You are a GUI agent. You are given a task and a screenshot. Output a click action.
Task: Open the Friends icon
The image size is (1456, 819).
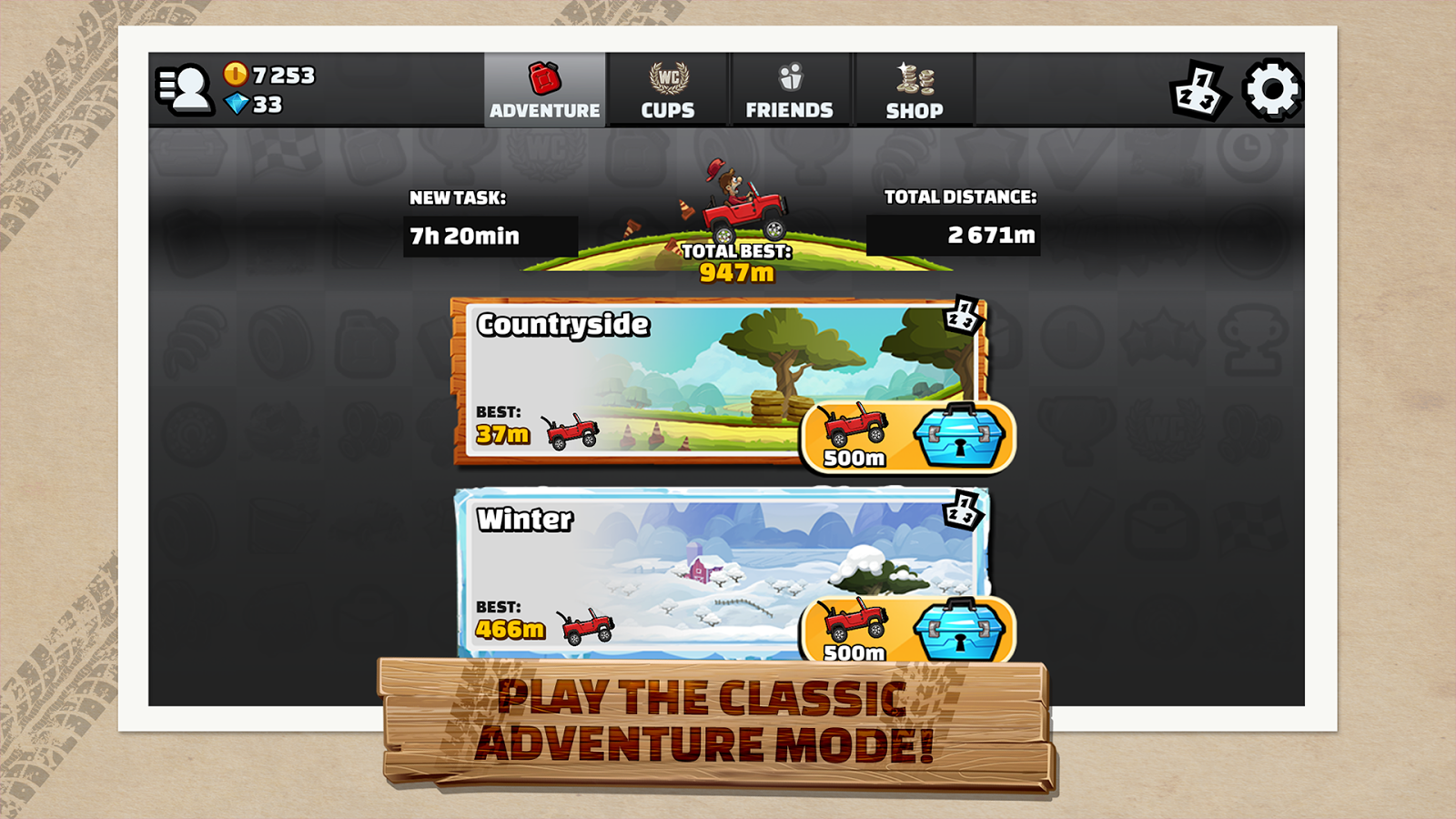pos(788,75)
